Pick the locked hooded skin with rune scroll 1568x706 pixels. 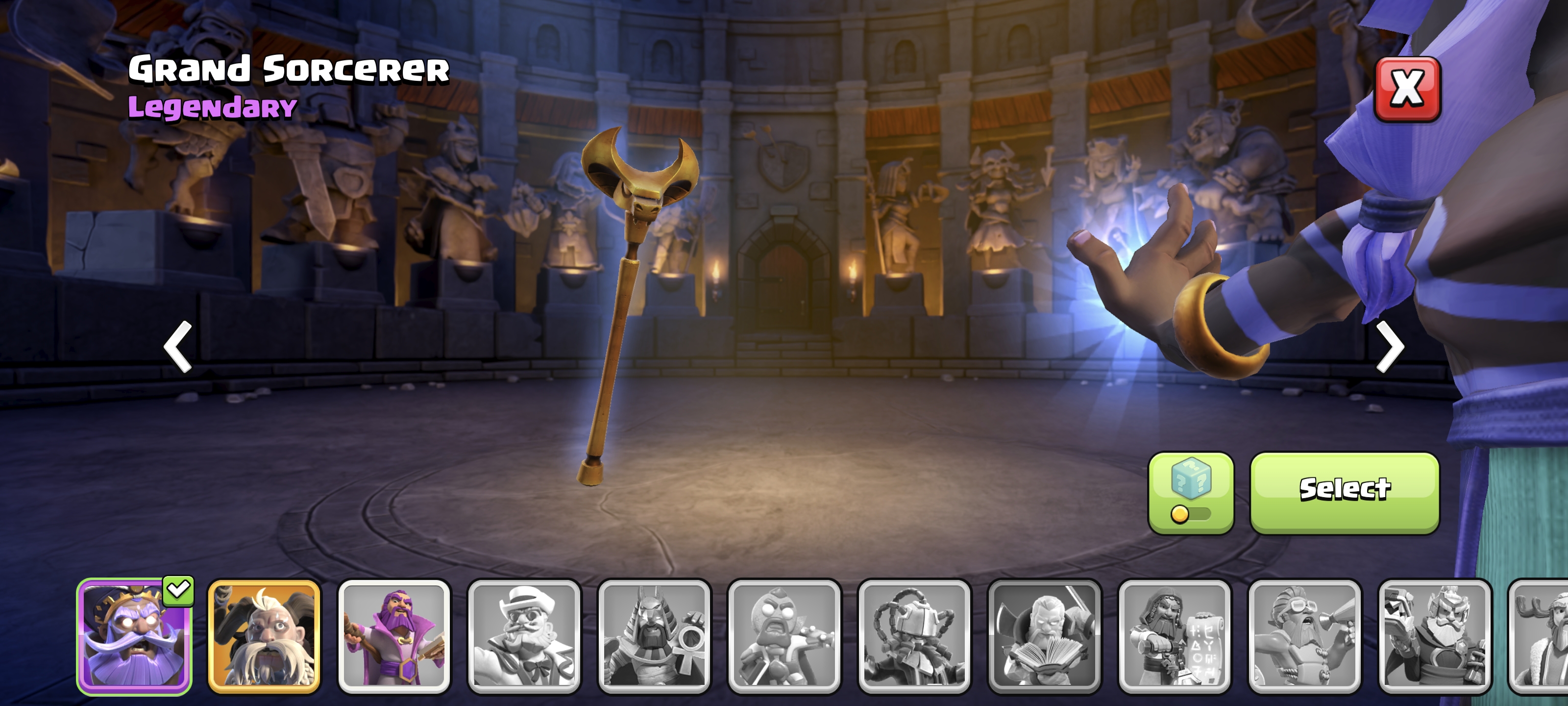pos(1174,636)
